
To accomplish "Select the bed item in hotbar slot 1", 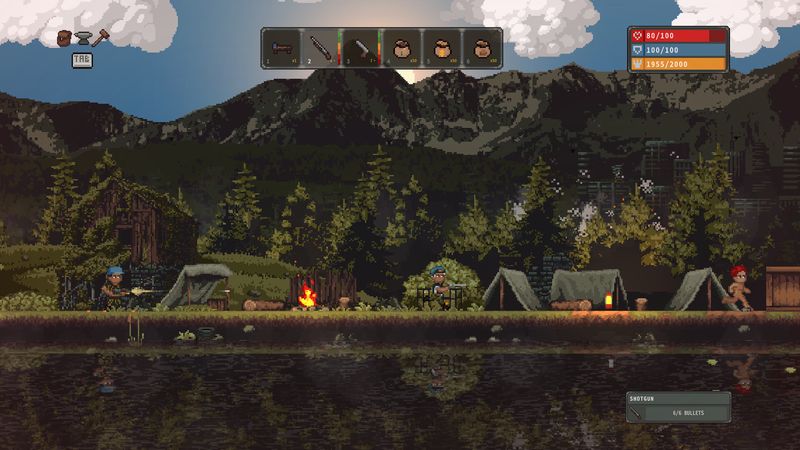I will point(281,47).
